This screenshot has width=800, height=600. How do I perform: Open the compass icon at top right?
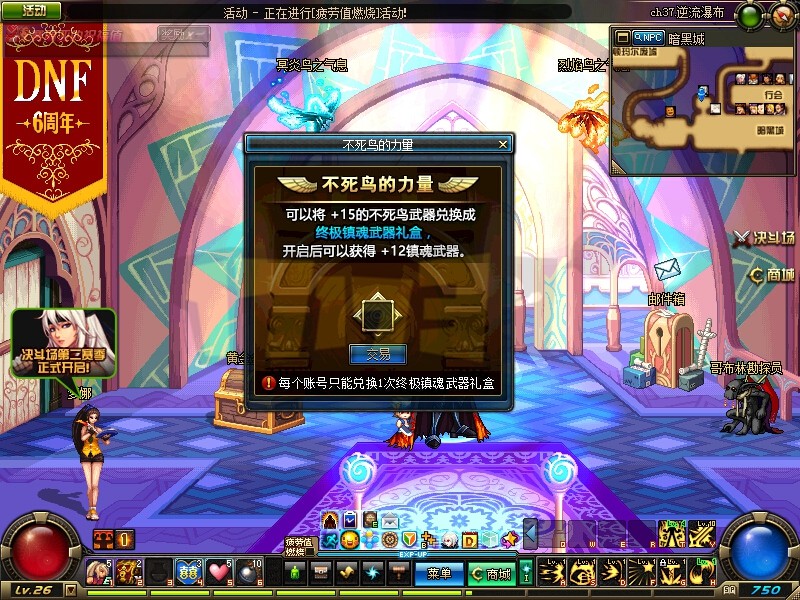(780, 15)
